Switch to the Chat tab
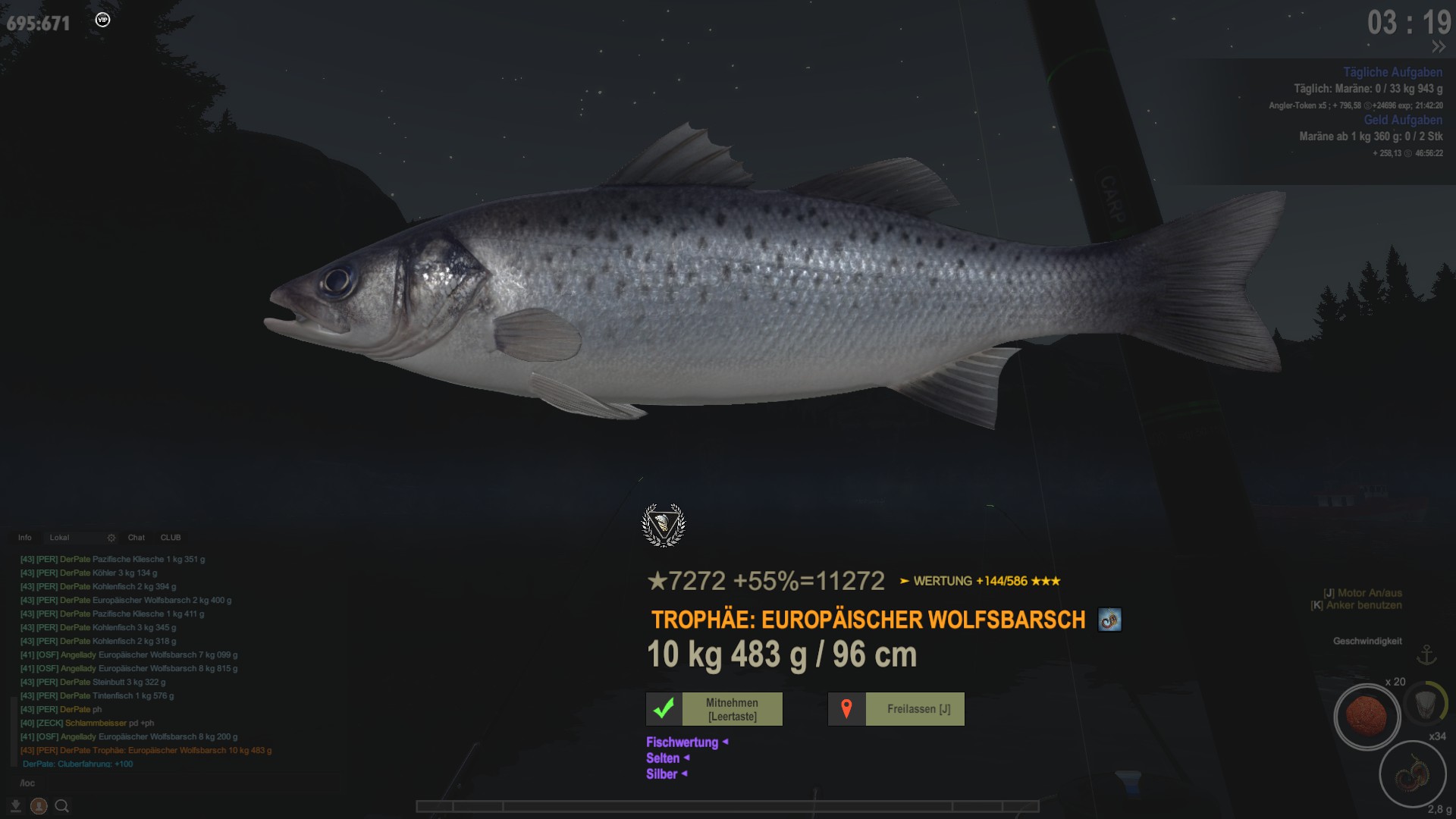 pyautogui.click(x=136, y=538)
